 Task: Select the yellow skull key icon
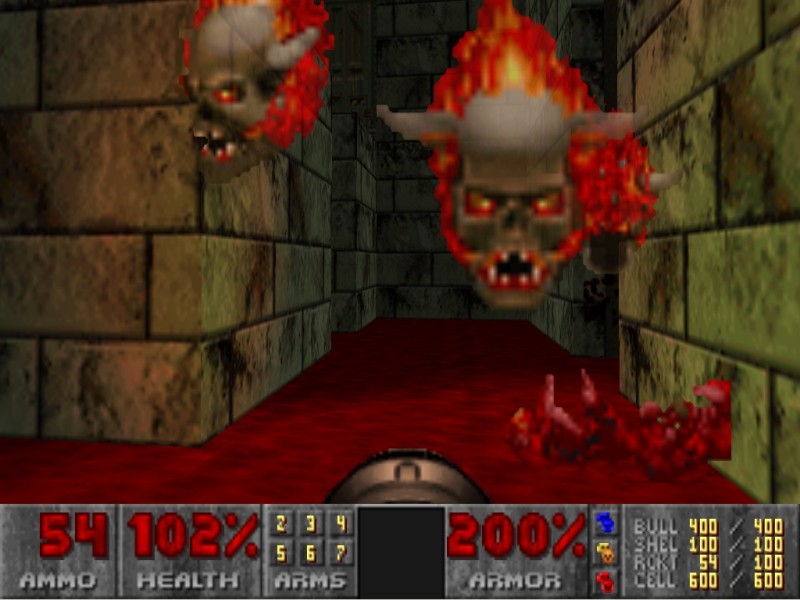pyautogui.click(x=606, y=551)
